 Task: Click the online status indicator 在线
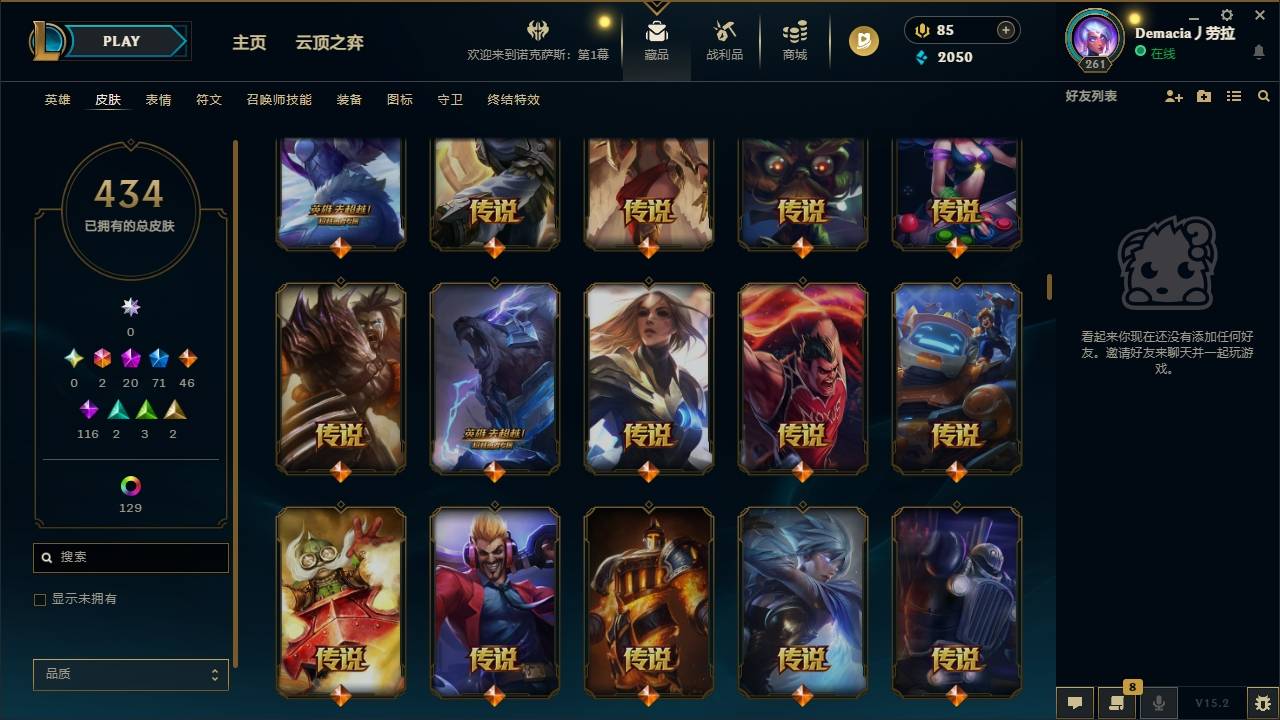click(1160, 51)
